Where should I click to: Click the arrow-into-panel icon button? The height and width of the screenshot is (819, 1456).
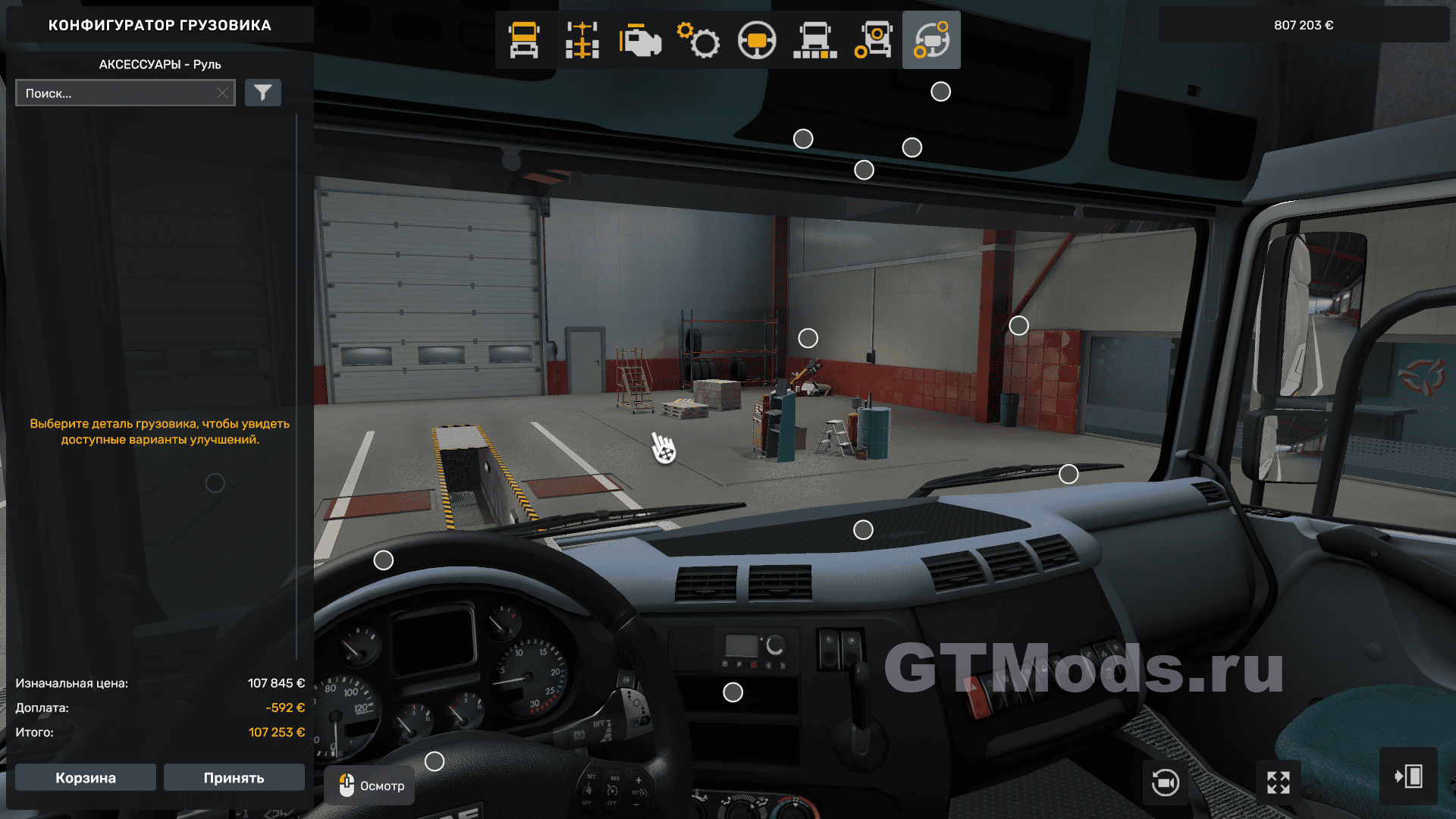1408,777
